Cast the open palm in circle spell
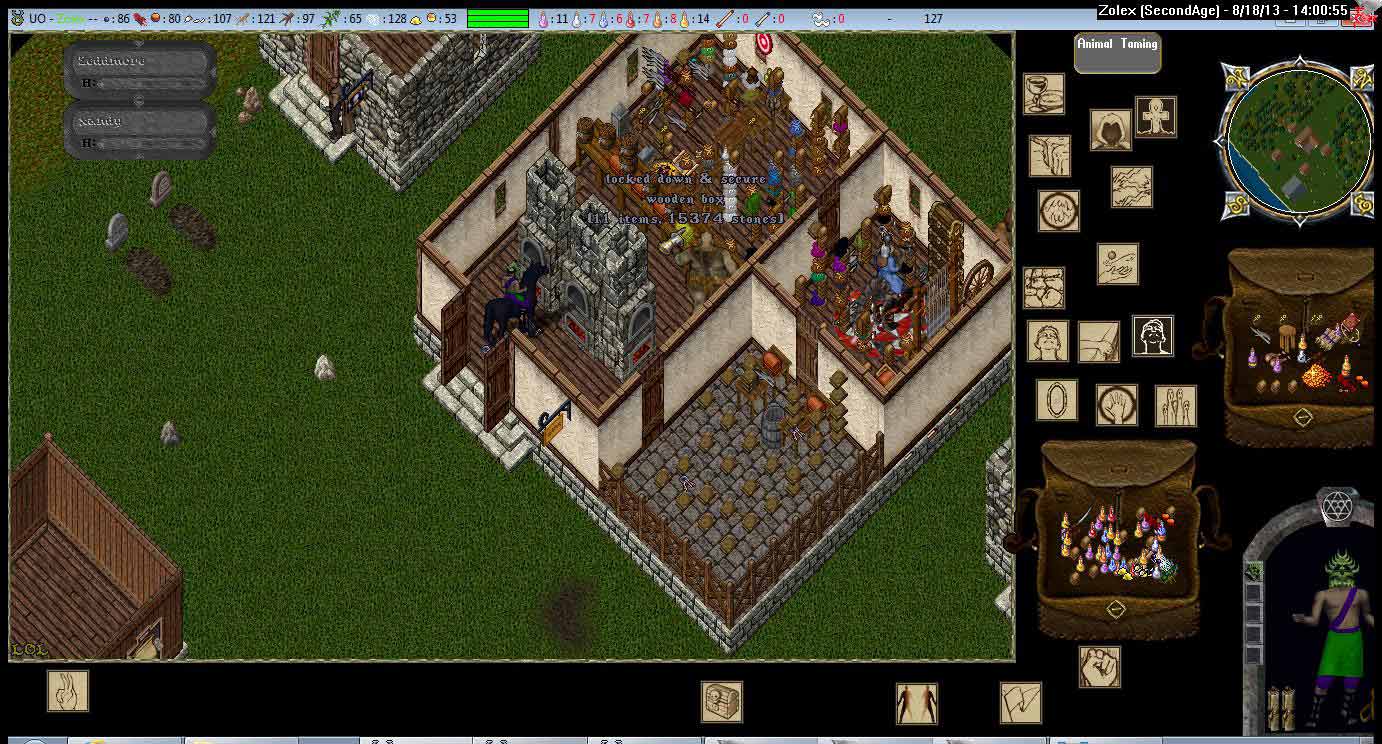This screenshot has width=1382, height=744. pyautogui.click(x=1116, y=405)
